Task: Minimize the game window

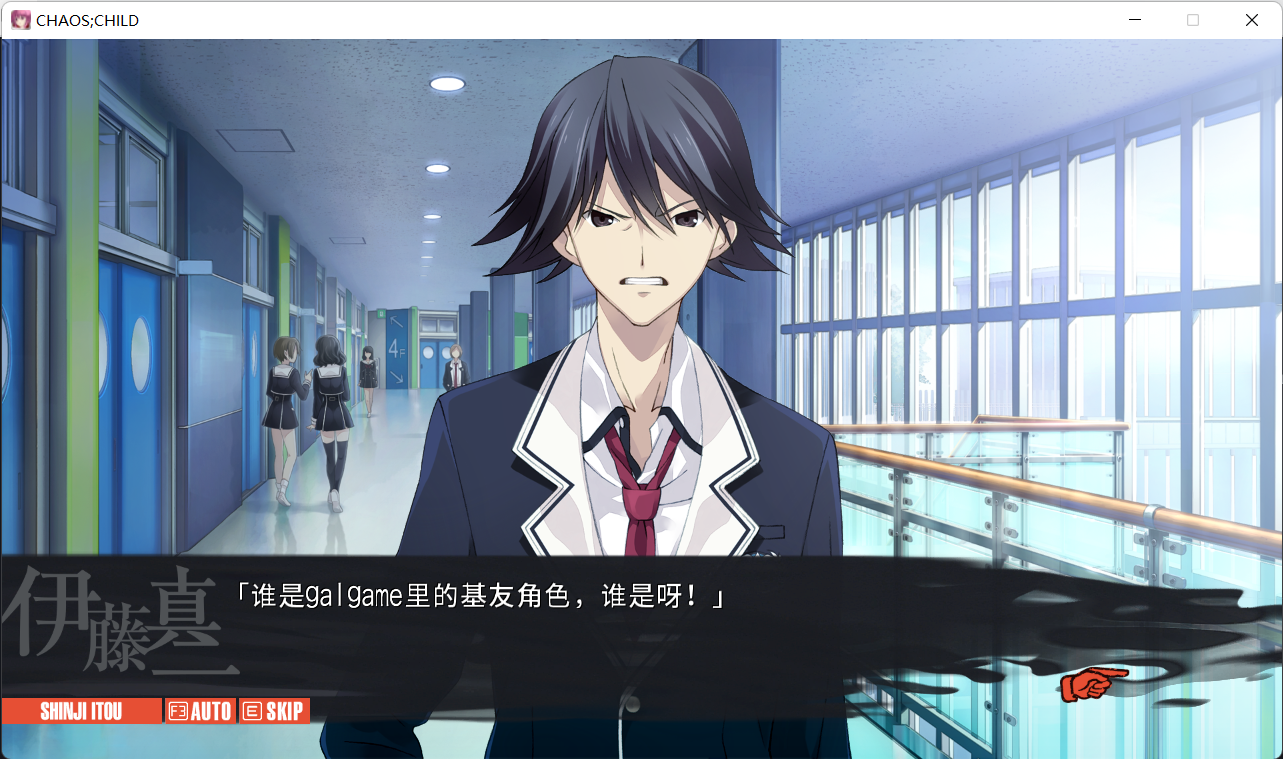Action: pyautogui.click(x=1135, y=20)
